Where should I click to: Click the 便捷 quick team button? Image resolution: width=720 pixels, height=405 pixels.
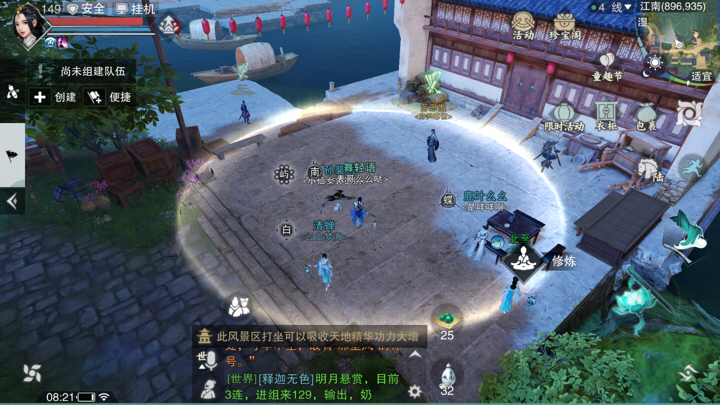110,97
